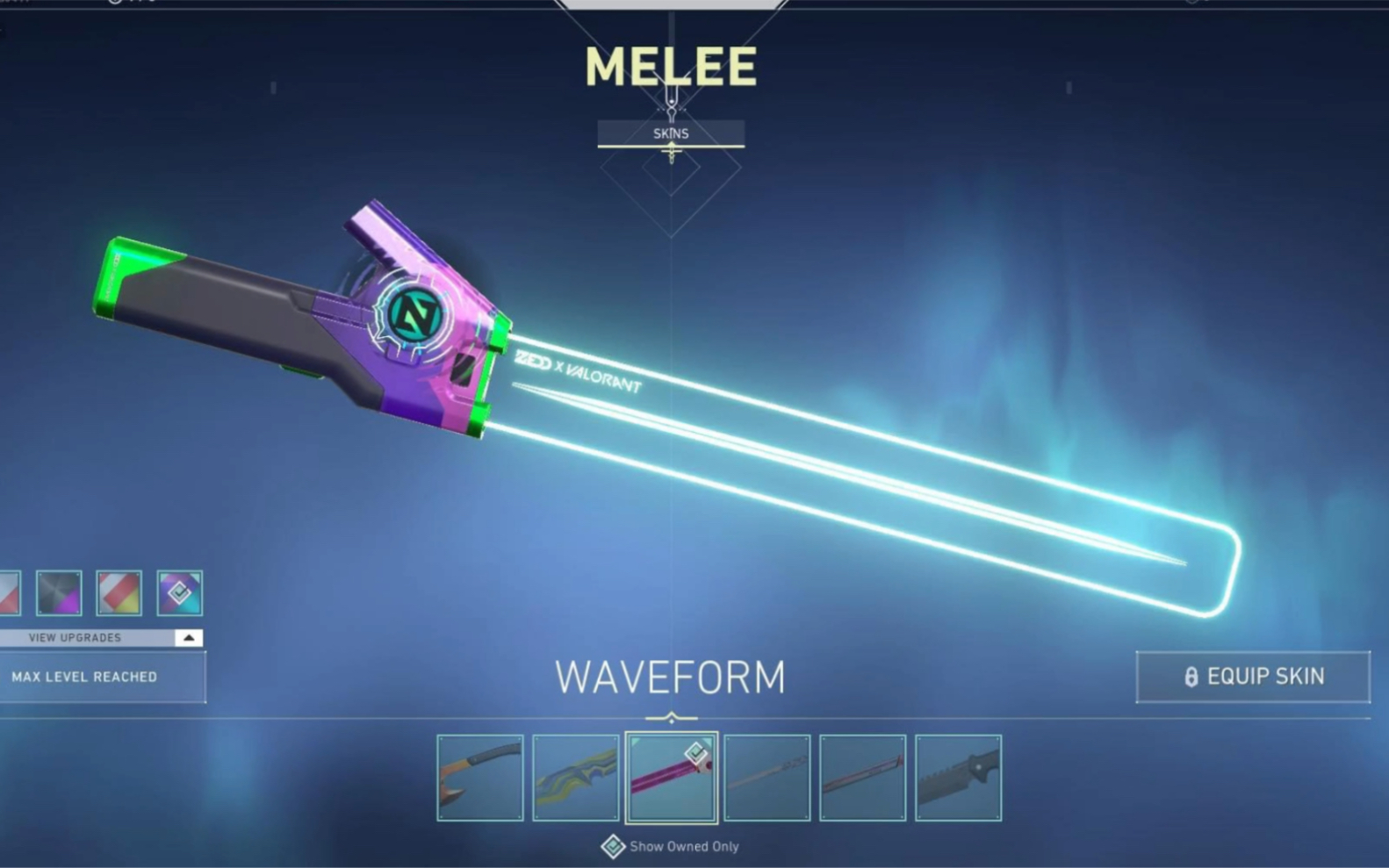Screen dimensions: 1389x868
Task: Select the pink Waveform skin thumbnail
Action: (x=672, y=778)
